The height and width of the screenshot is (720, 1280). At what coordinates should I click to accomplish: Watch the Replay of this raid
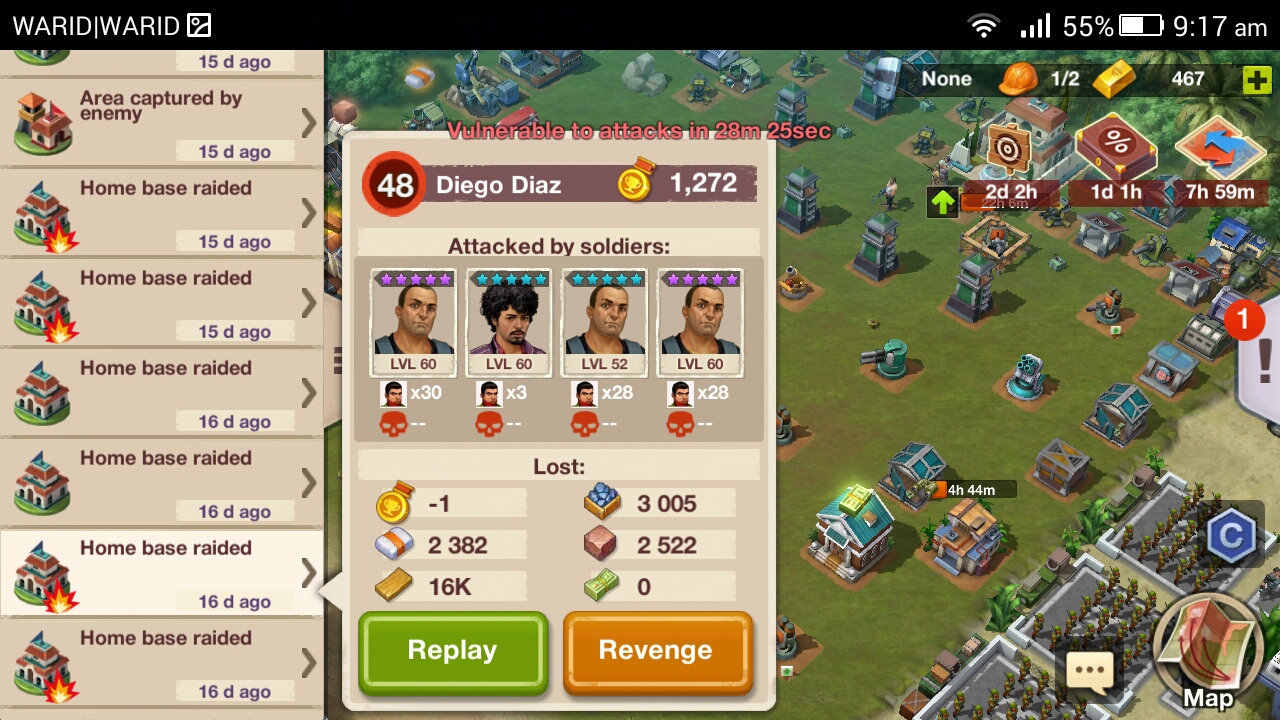point(453,652)
